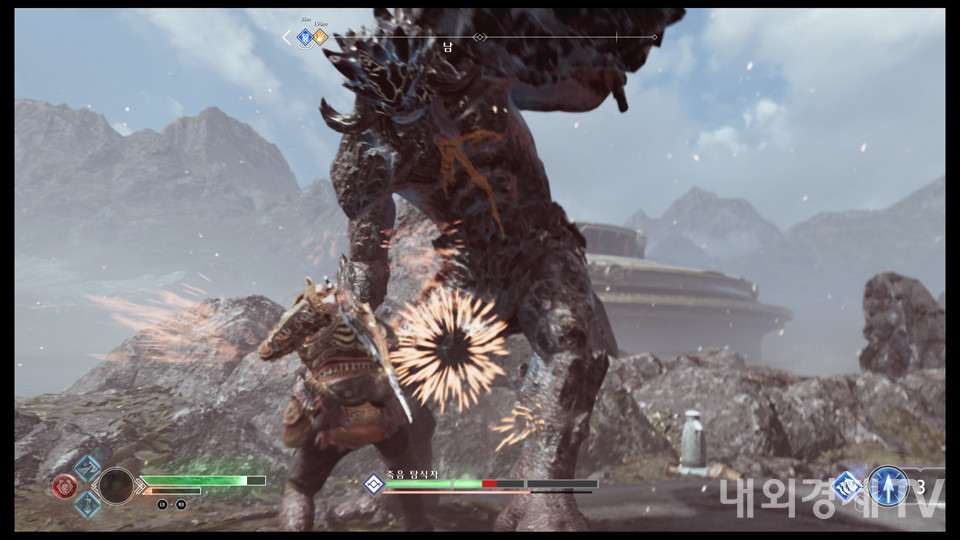This screenshot has width=960, height=540.
Task: Activate the upper light runic axe attack
Action: click(x=88, y=468)
